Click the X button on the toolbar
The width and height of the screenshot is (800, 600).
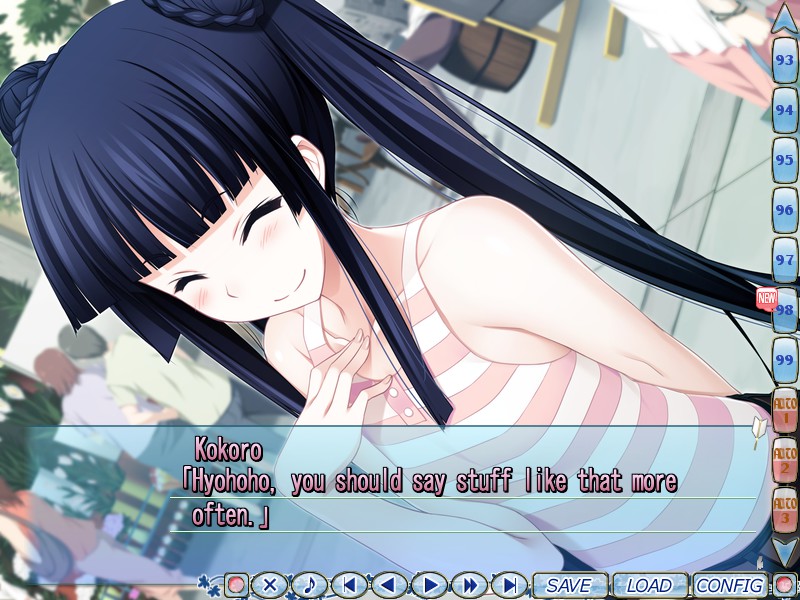269,585
